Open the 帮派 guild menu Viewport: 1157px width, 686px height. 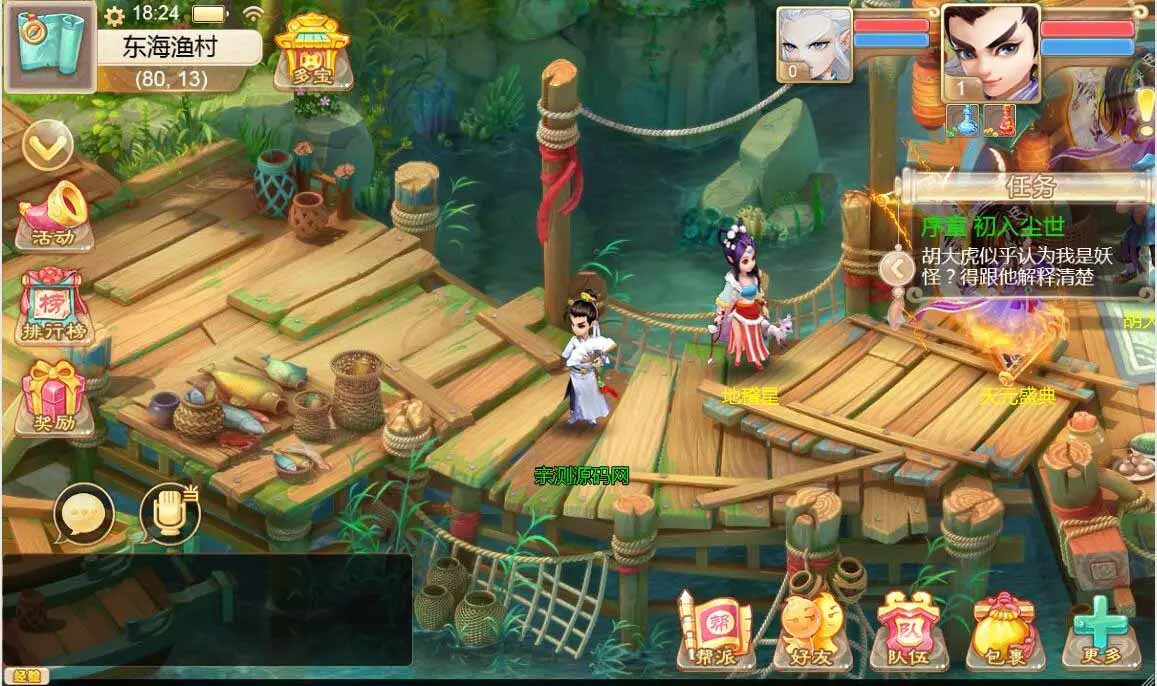click(x=714, y=628)
